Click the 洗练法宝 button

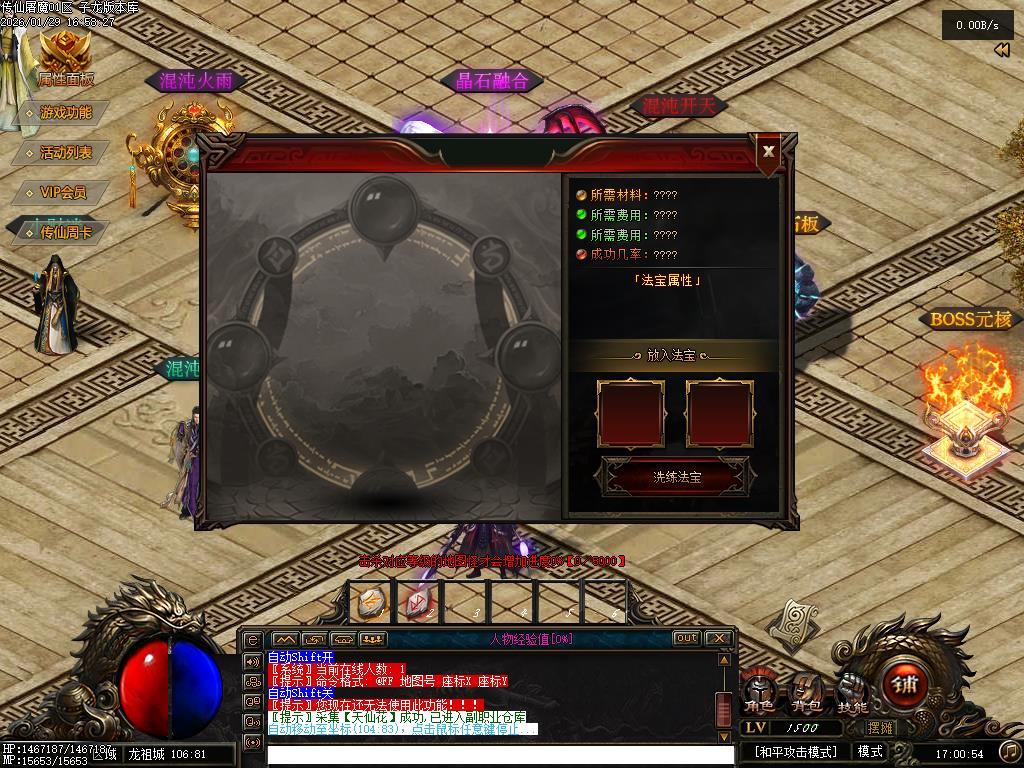(x=676, y=477)
